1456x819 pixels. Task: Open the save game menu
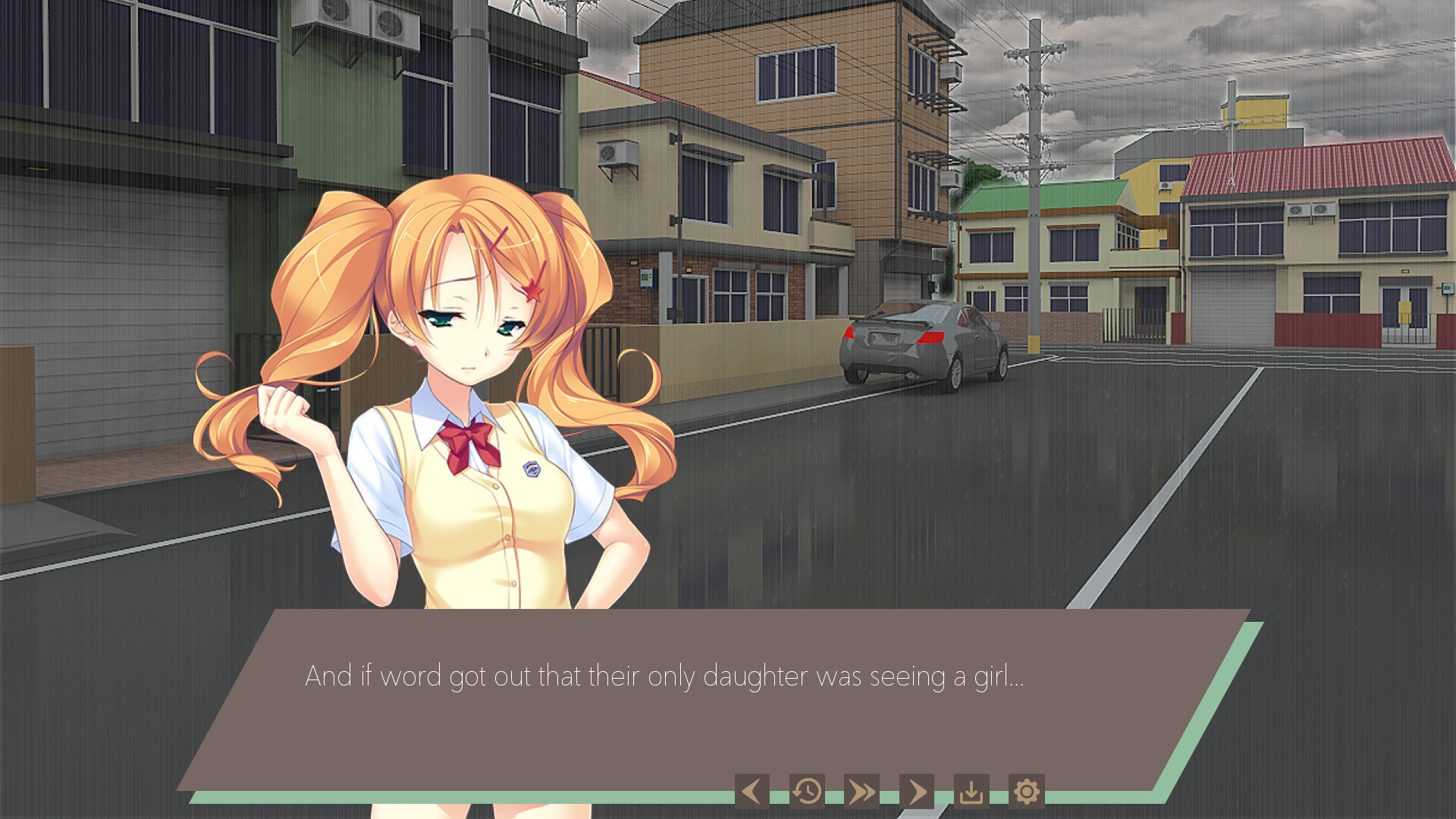(x=971, y=792)
